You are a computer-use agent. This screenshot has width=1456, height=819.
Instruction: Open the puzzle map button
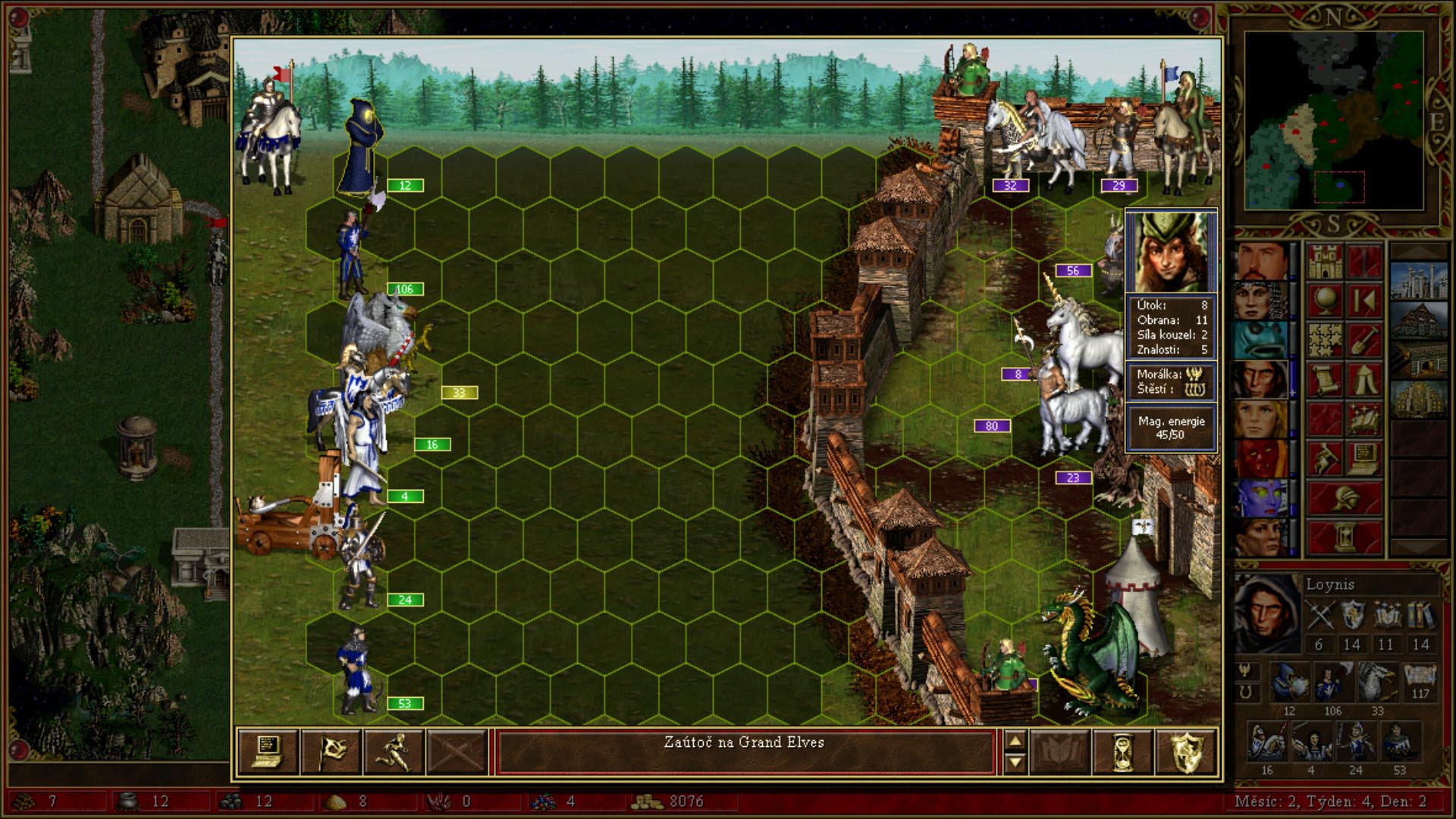click(x=1324, y=340)
